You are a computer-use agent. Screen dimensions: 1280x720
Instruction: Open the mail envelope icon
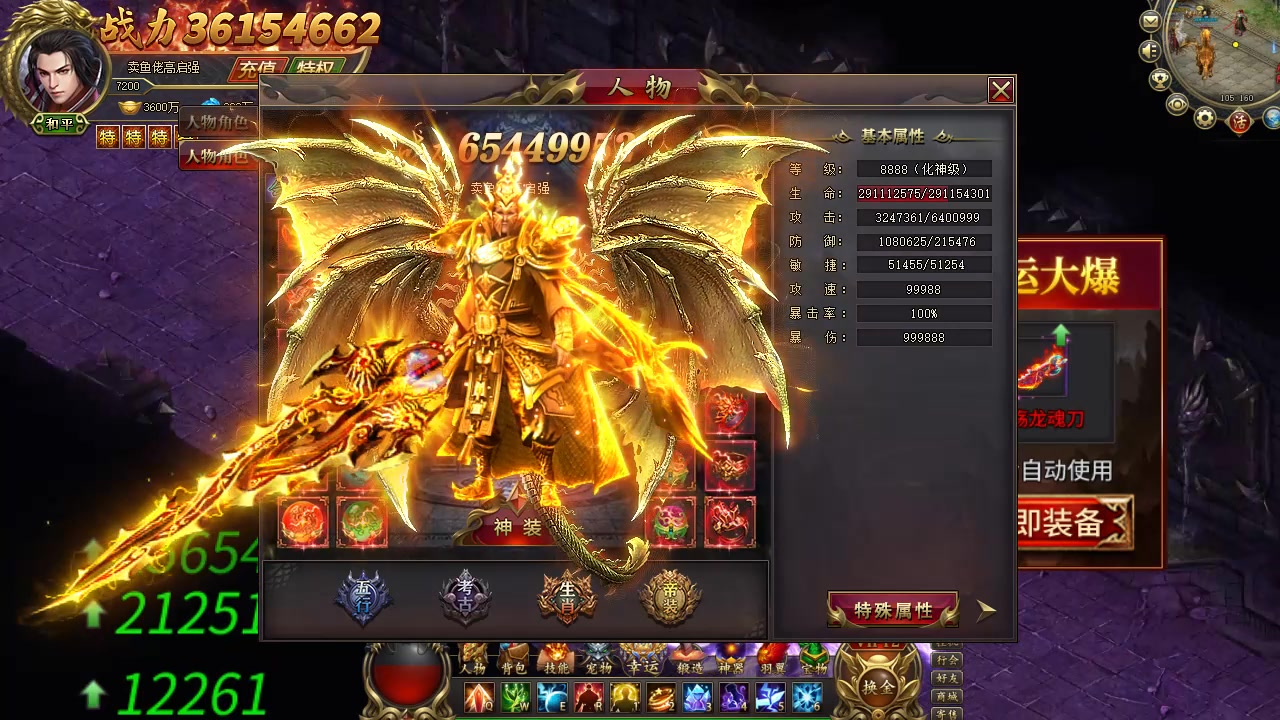click(x=1151, y=21)
